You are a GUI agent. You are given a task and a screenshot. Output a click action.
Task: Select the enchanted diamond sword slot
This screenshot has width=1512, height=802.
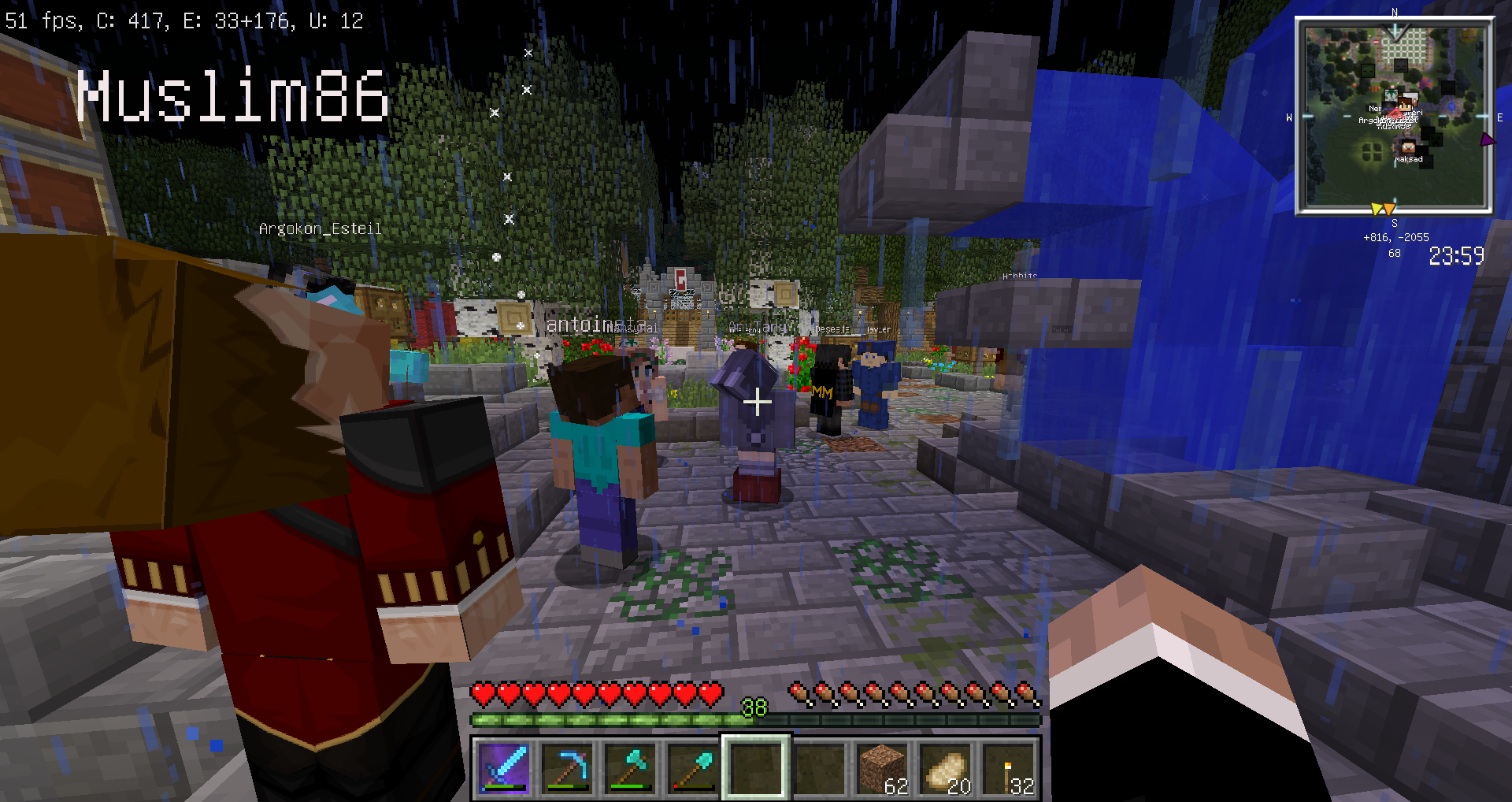[504, 767]
